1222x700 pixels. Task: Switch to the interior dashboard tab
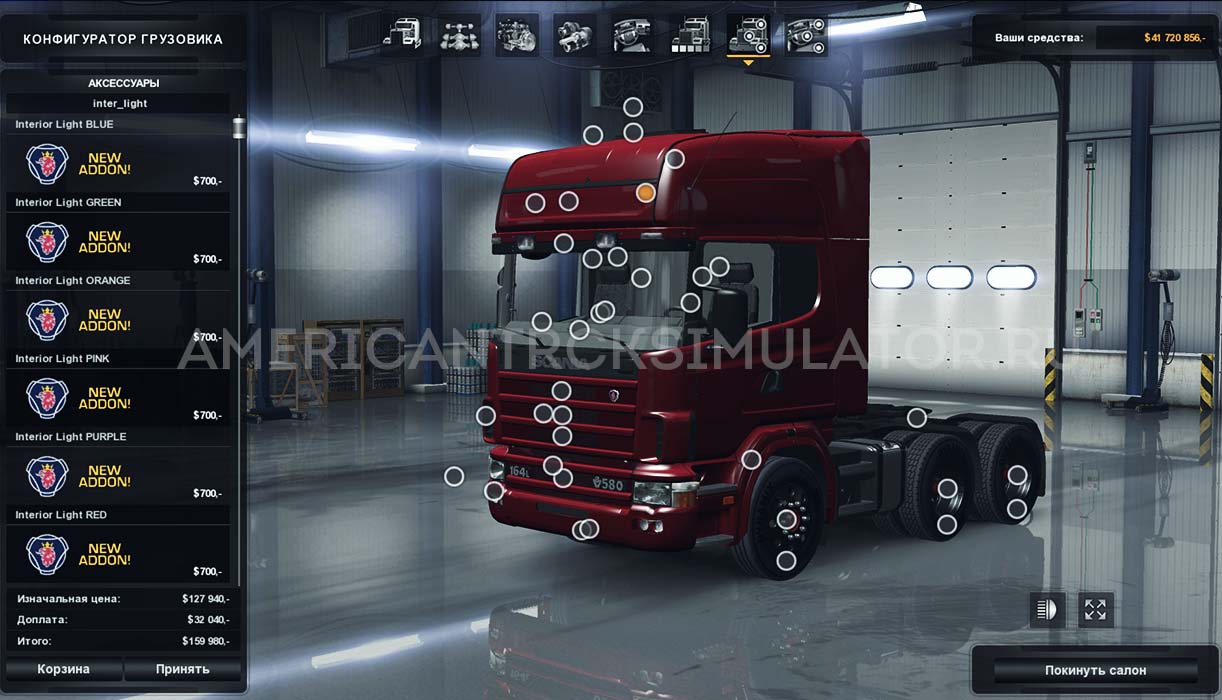coord(633,35)
